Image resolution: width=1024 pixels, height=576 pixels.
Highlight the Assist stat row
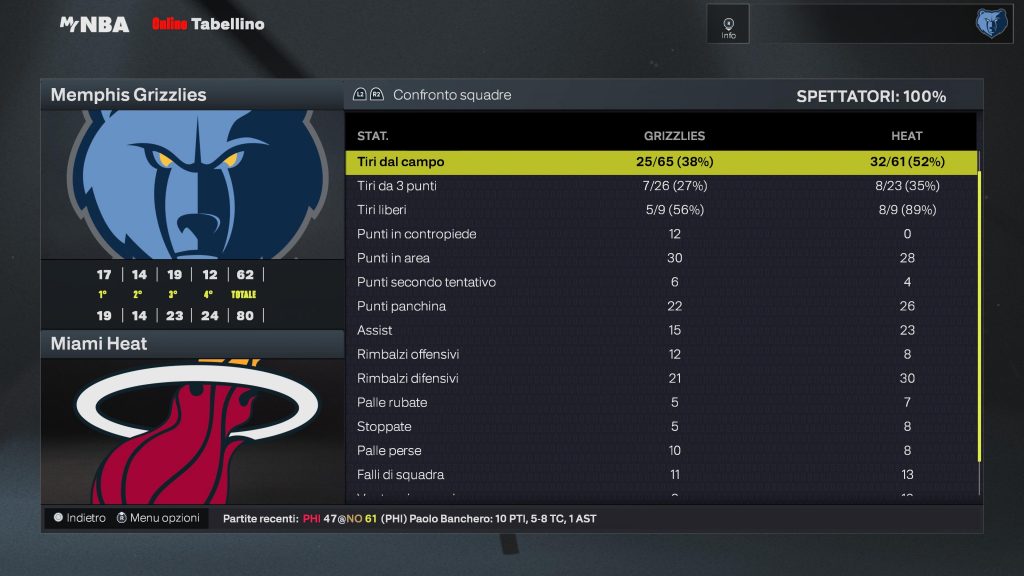[660, 330]
